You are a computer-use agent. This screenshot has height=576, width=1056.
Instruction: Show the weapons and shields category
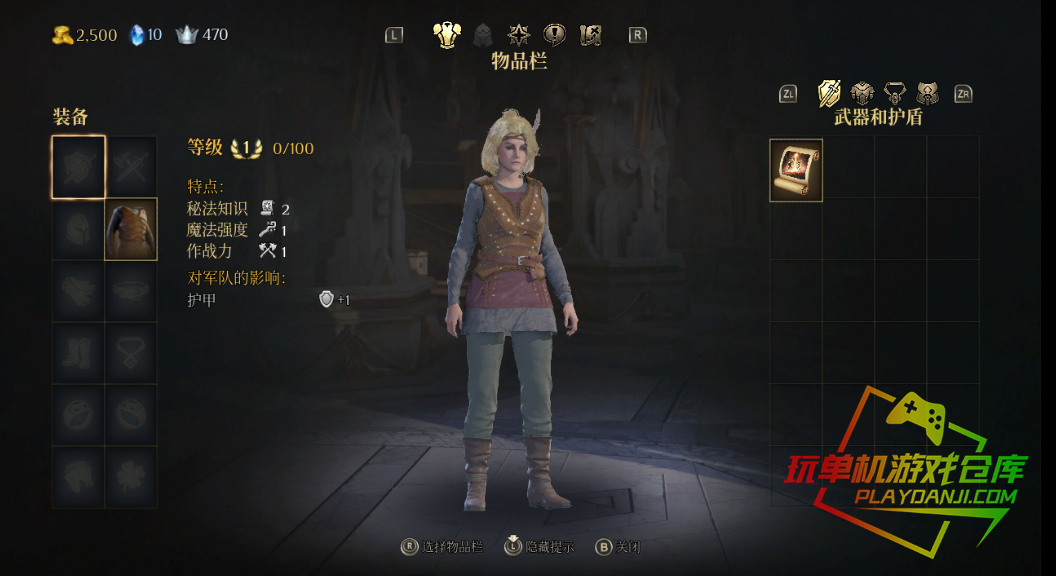pyautogui.click(x=829, y=93)
